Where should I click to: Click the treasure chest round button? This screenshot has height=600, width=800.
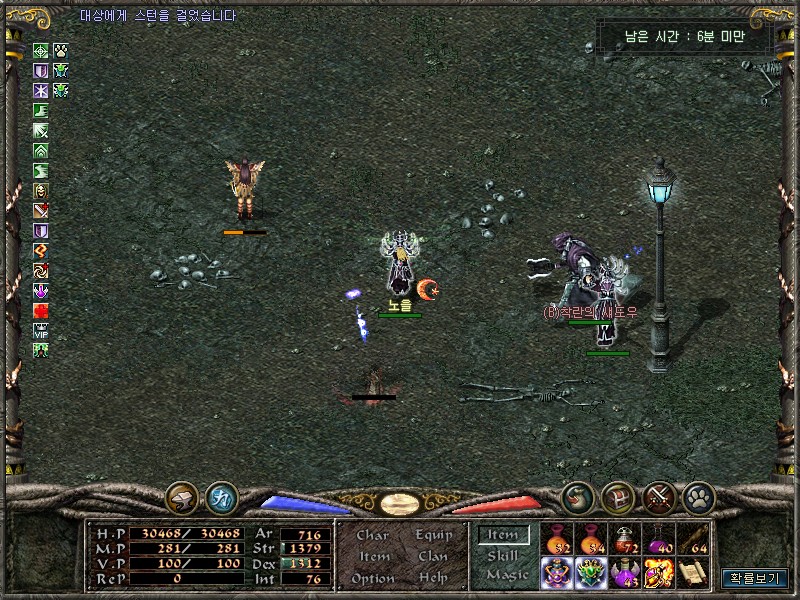[617, 495]
